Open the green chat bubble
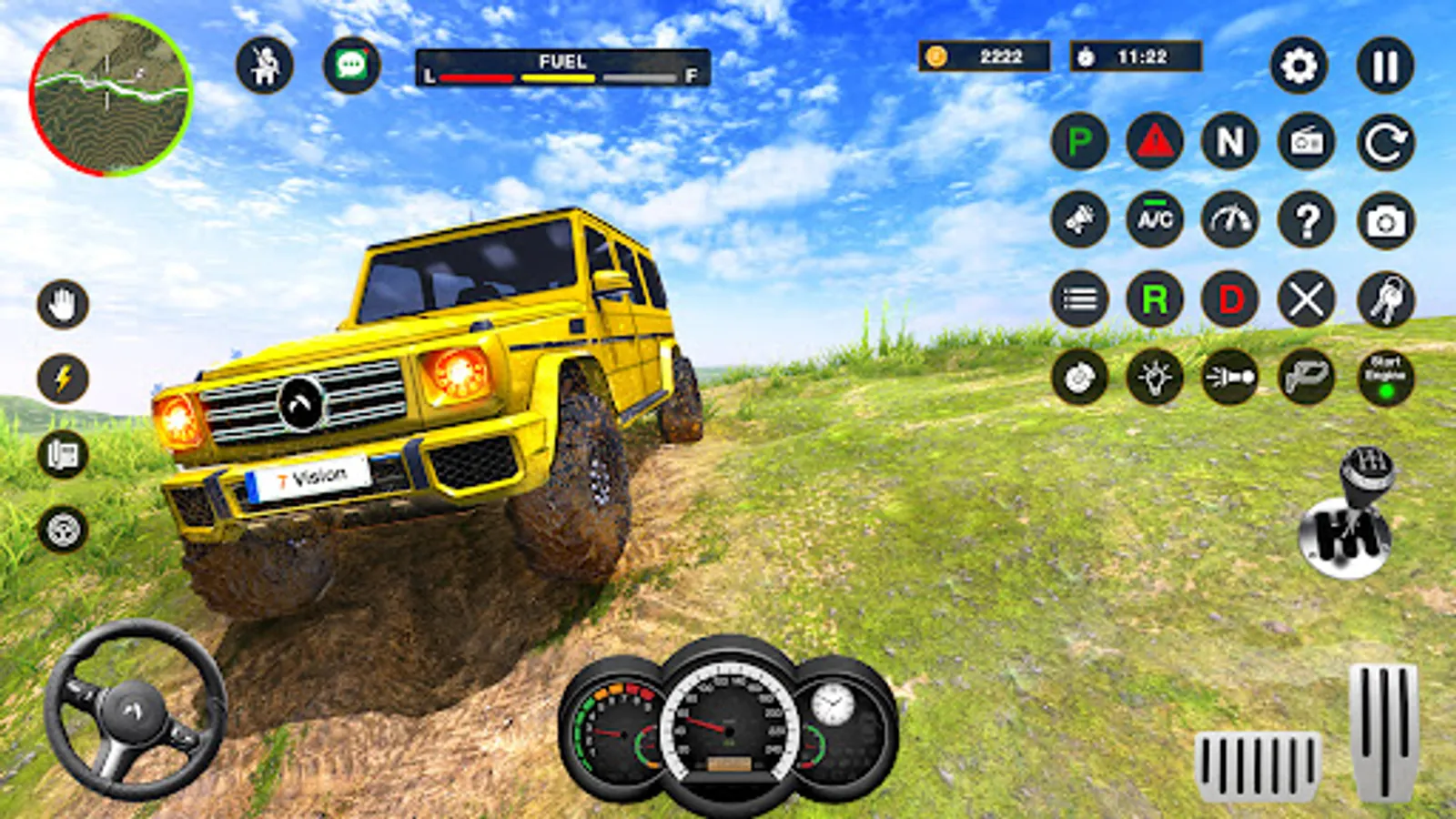Screen dimensions: 1456x819 coord(351,66)
